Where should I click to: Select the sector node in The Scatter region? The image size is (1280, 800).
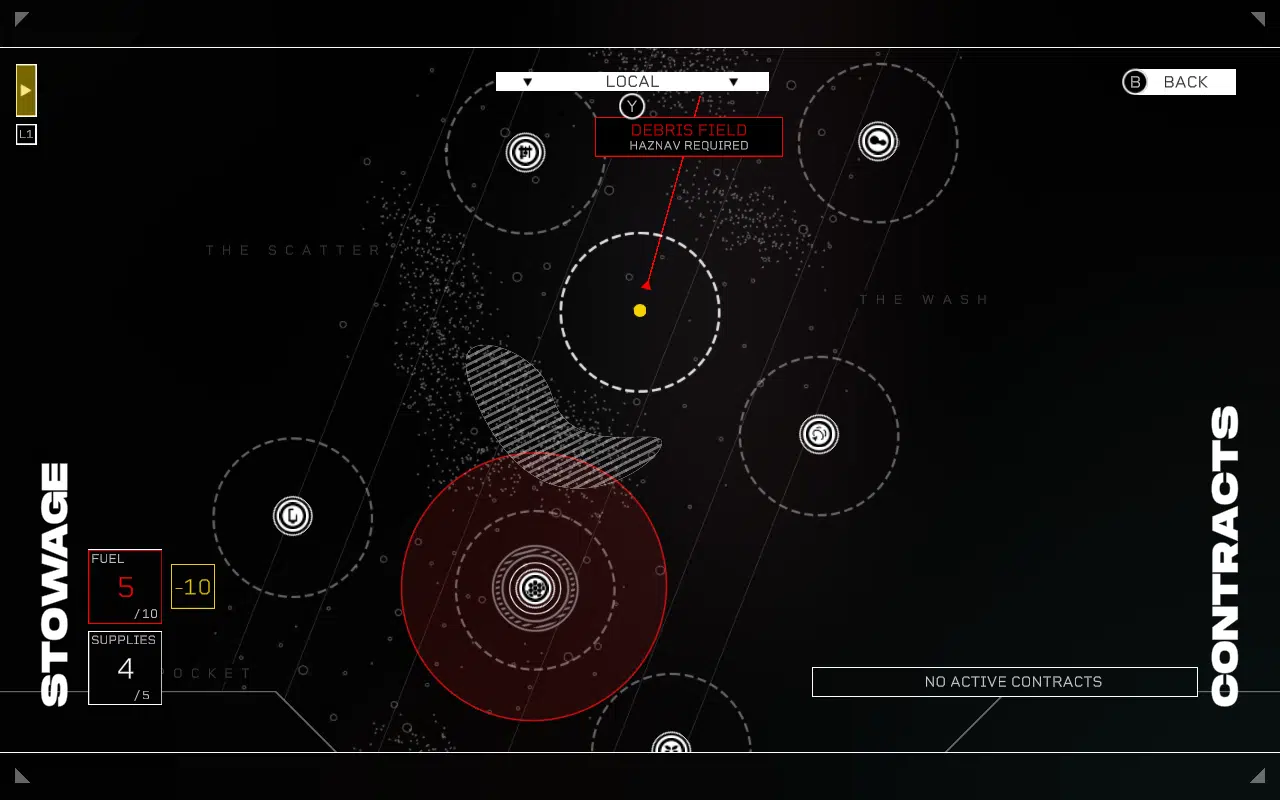pos(525,150)
